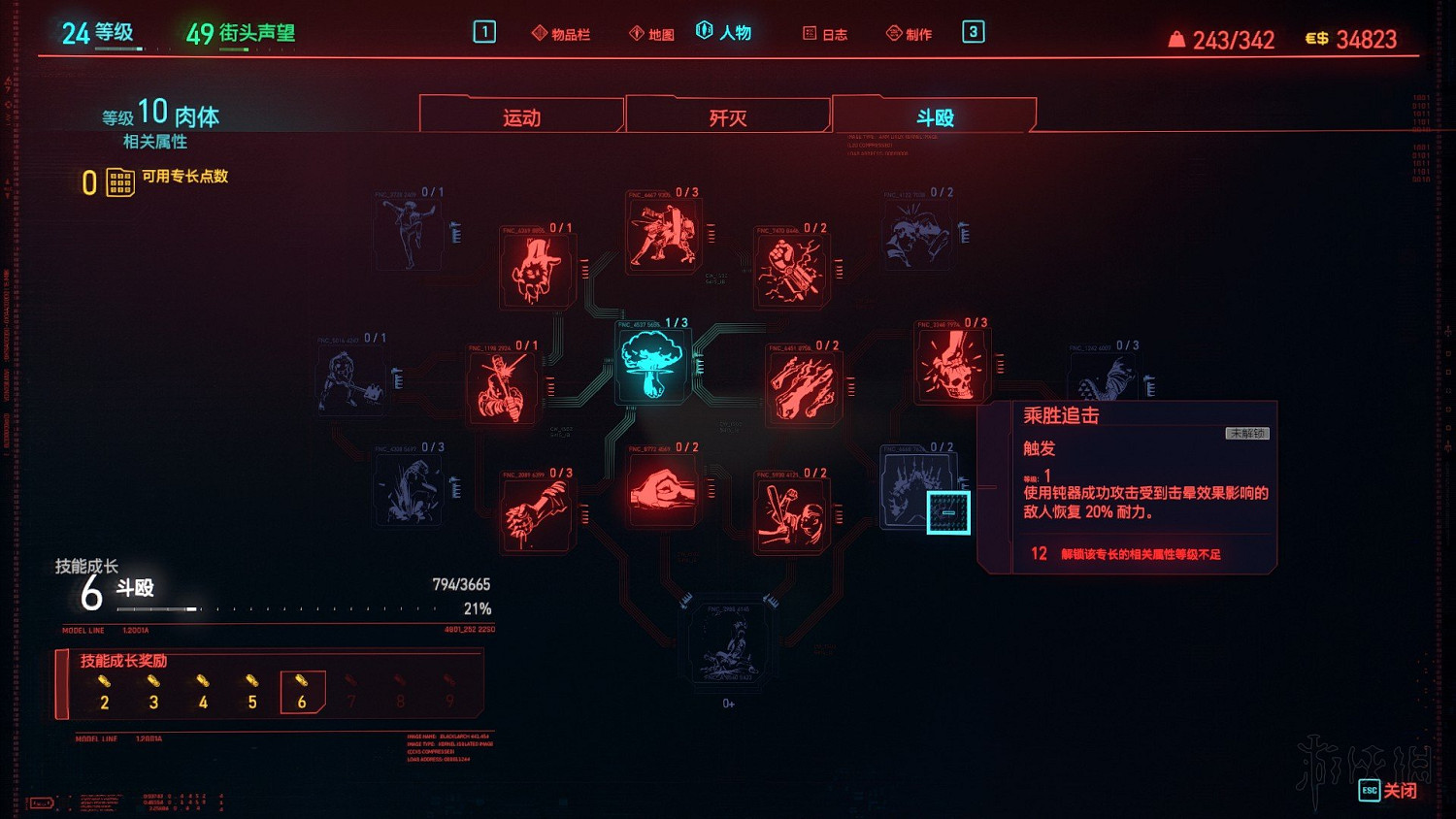Select the cyan mushroom cloud perk
Screen dimensions: 1456x819
click(652, 364)
